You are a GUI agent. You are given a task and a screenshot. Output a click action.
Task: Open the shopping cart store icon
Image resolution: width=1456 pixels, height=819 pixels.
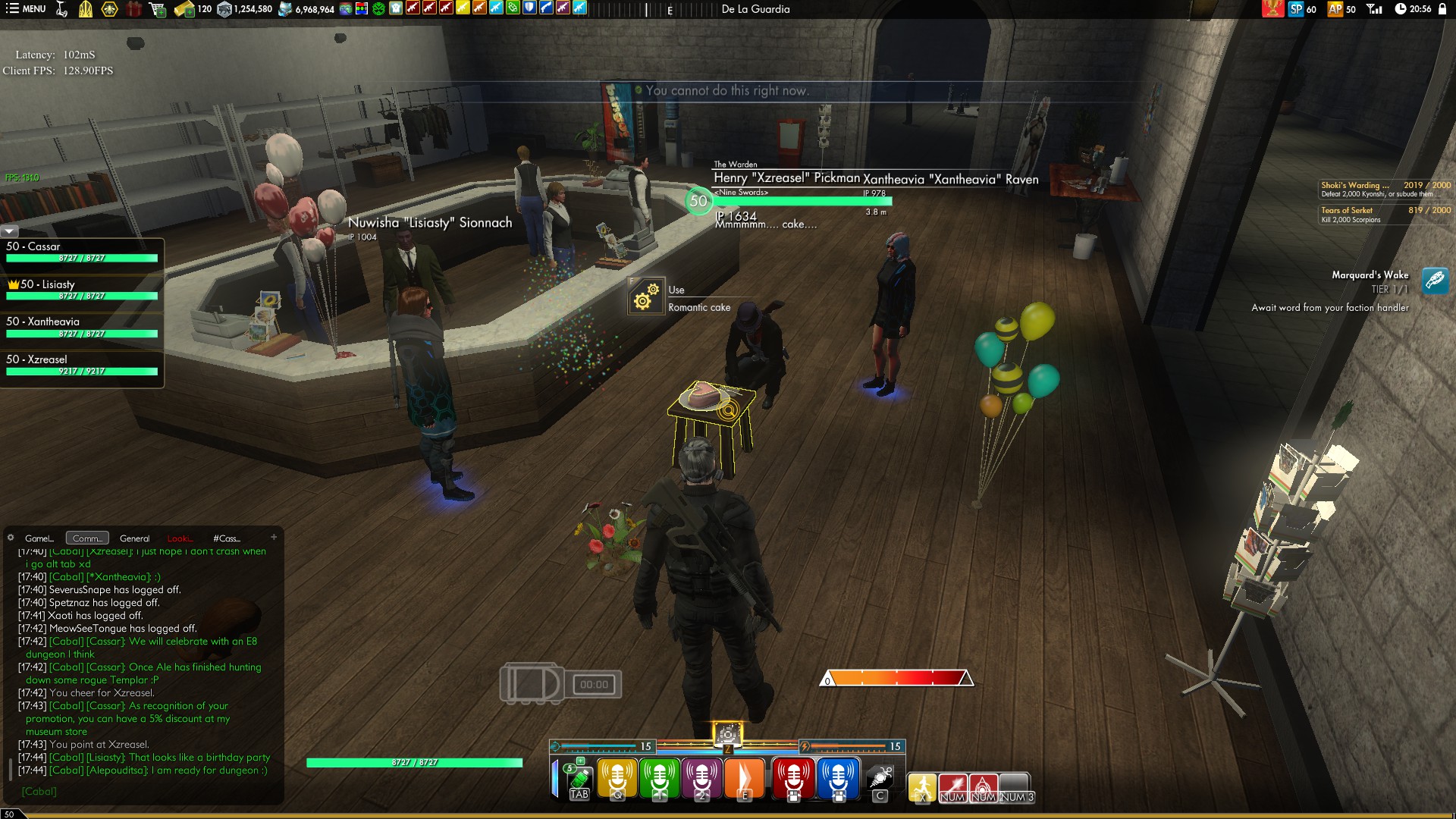pos(157,9)
